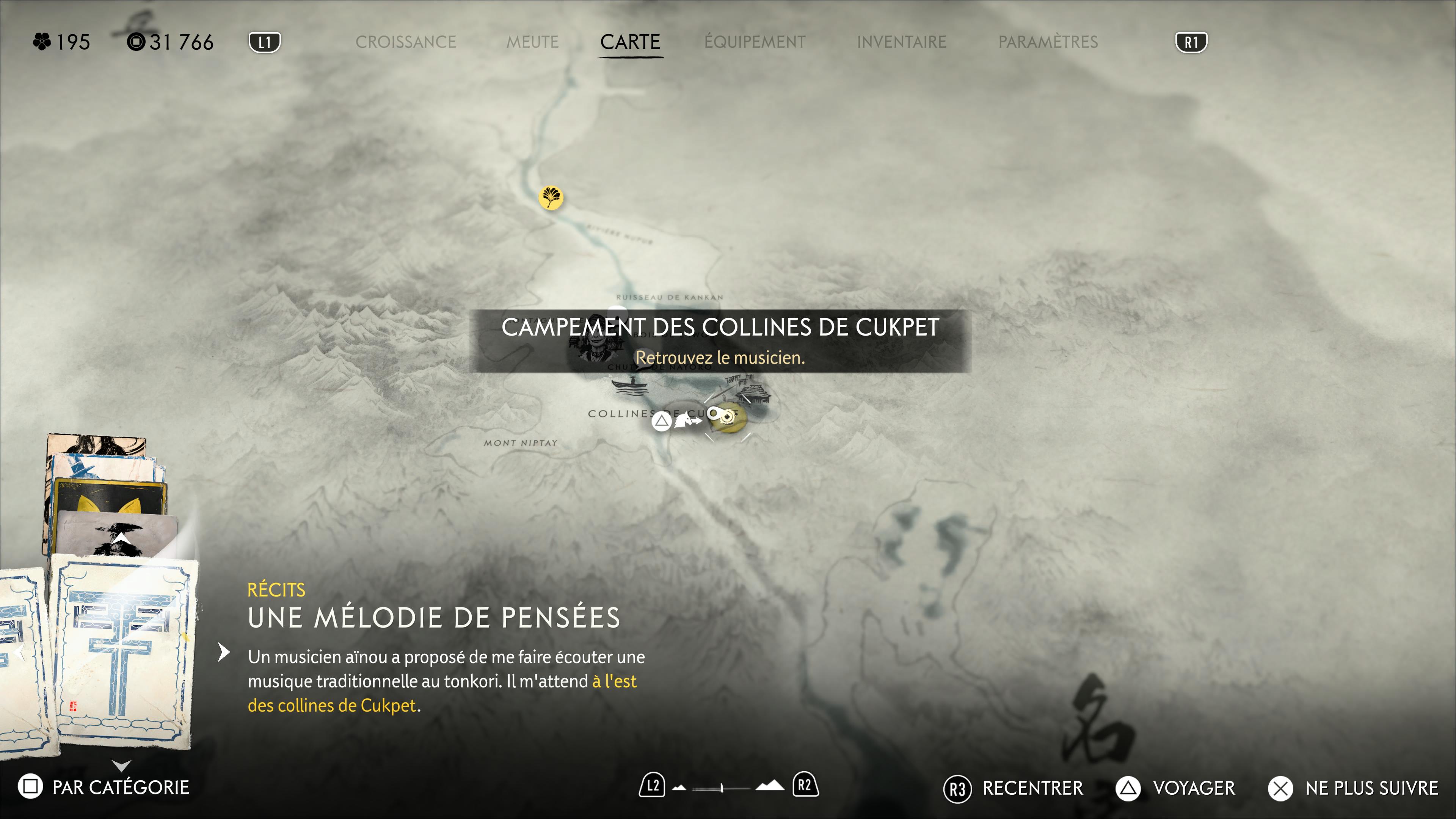Screen dimensions: 1456x819
Task: Click the down arrow below the quest cards
Action: click(121, 765)
